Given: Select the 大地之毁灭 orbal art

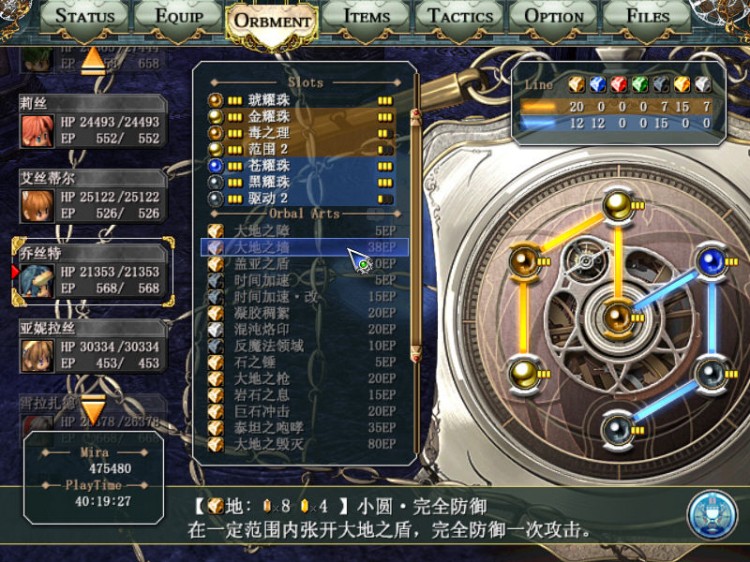Looking at the screenshot, I should tap(300, 443).
